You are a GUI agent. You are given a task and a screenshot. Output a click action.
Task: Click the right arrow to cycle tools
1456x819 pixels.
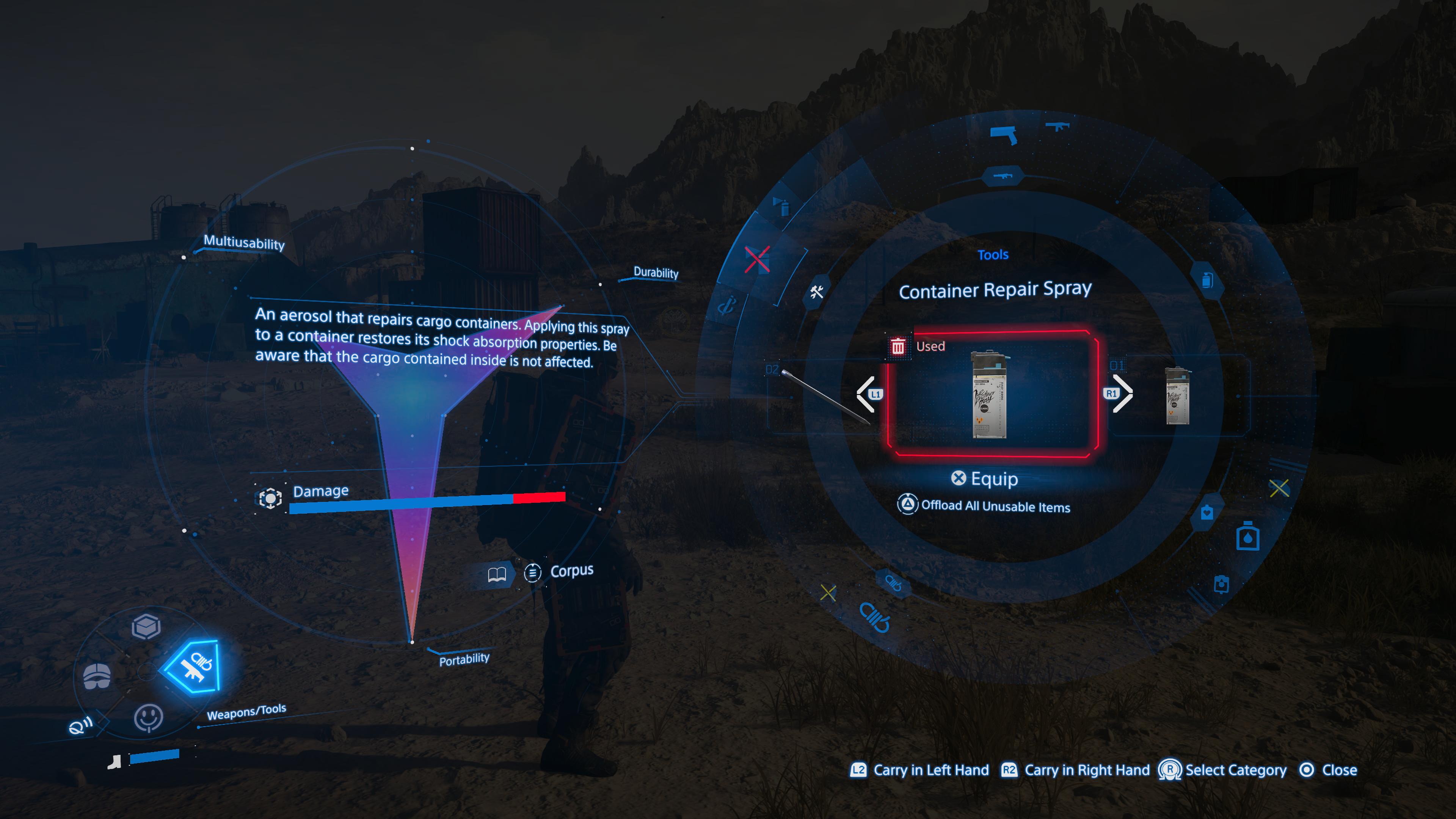pyautogui.click(x=1120, y=394)
